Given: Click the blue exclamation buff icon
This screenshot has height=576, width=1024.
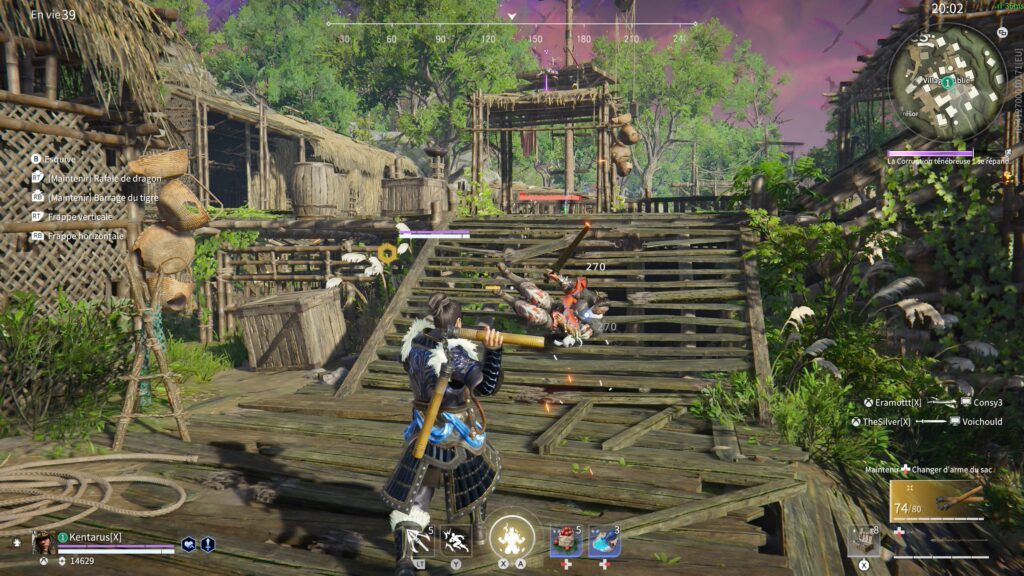Looking at the screenshot, I should coord(208,544).
